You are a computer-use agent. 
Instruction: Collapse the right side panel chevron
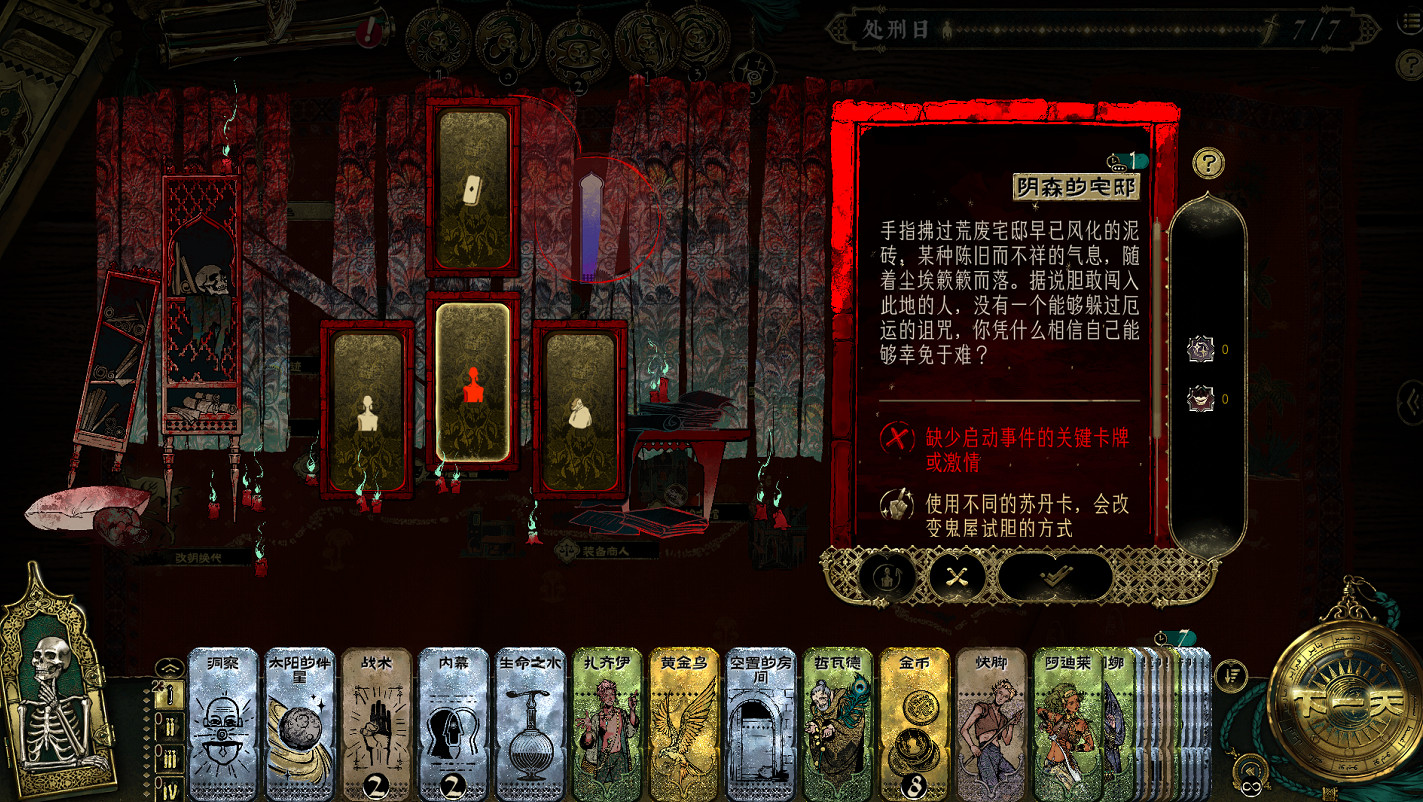(1411, 405)
